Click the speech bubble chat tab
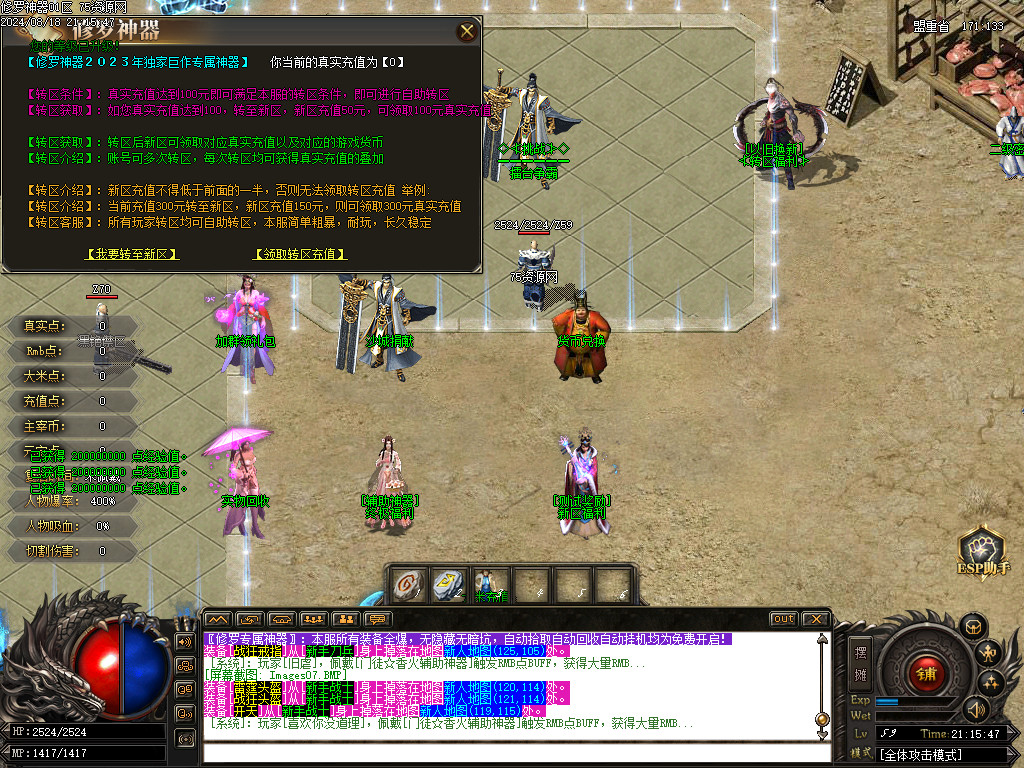This screenshot has width=1024, height=768. [379, 619]
